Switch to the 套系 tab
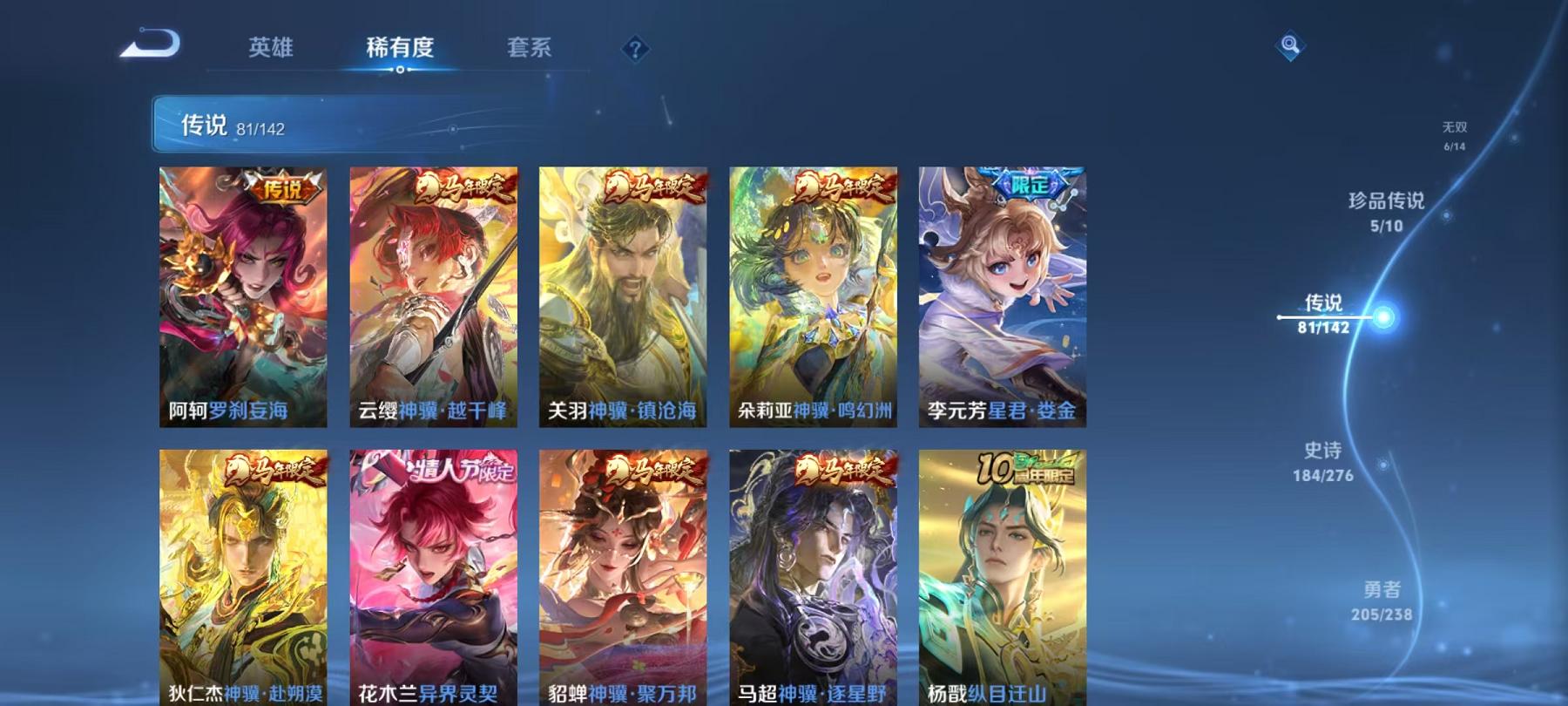1568x706 pixels. pyautogui.click(x=531, y=49)
